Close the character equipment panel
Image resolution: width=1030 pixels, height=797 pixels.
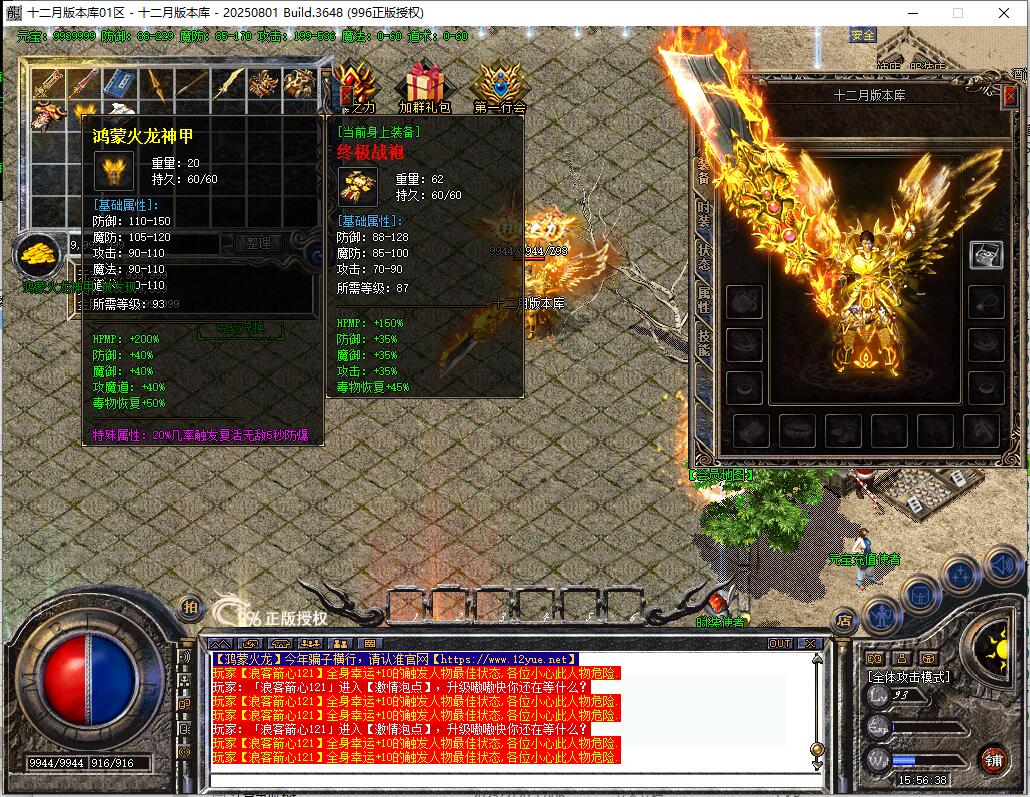[1011, 95]
